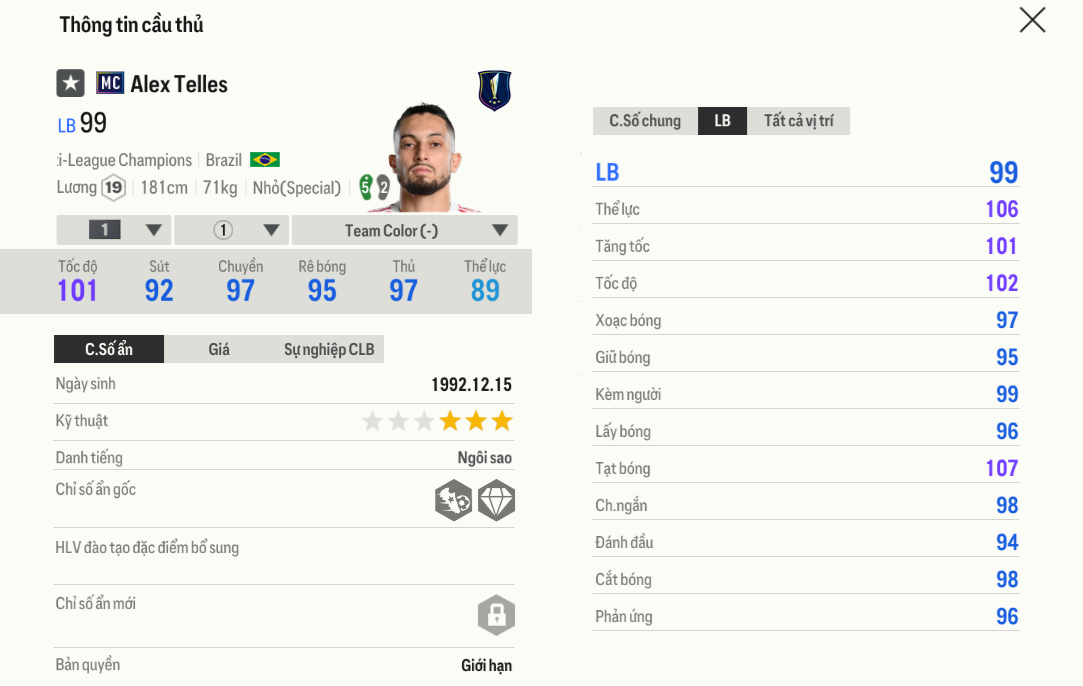This screenshot has width=1083, height=686.
Task: Switch to the Giá tab
Action: click(x=219, y=349)
